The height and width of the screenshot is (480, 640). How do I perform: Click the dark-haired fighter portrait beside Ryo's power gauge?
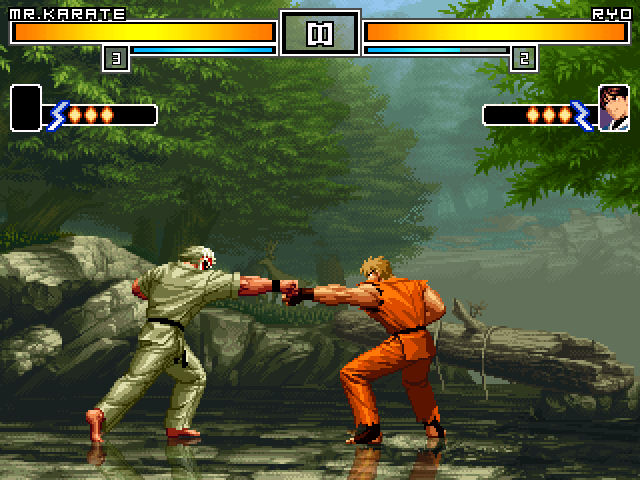coord(613,108)
